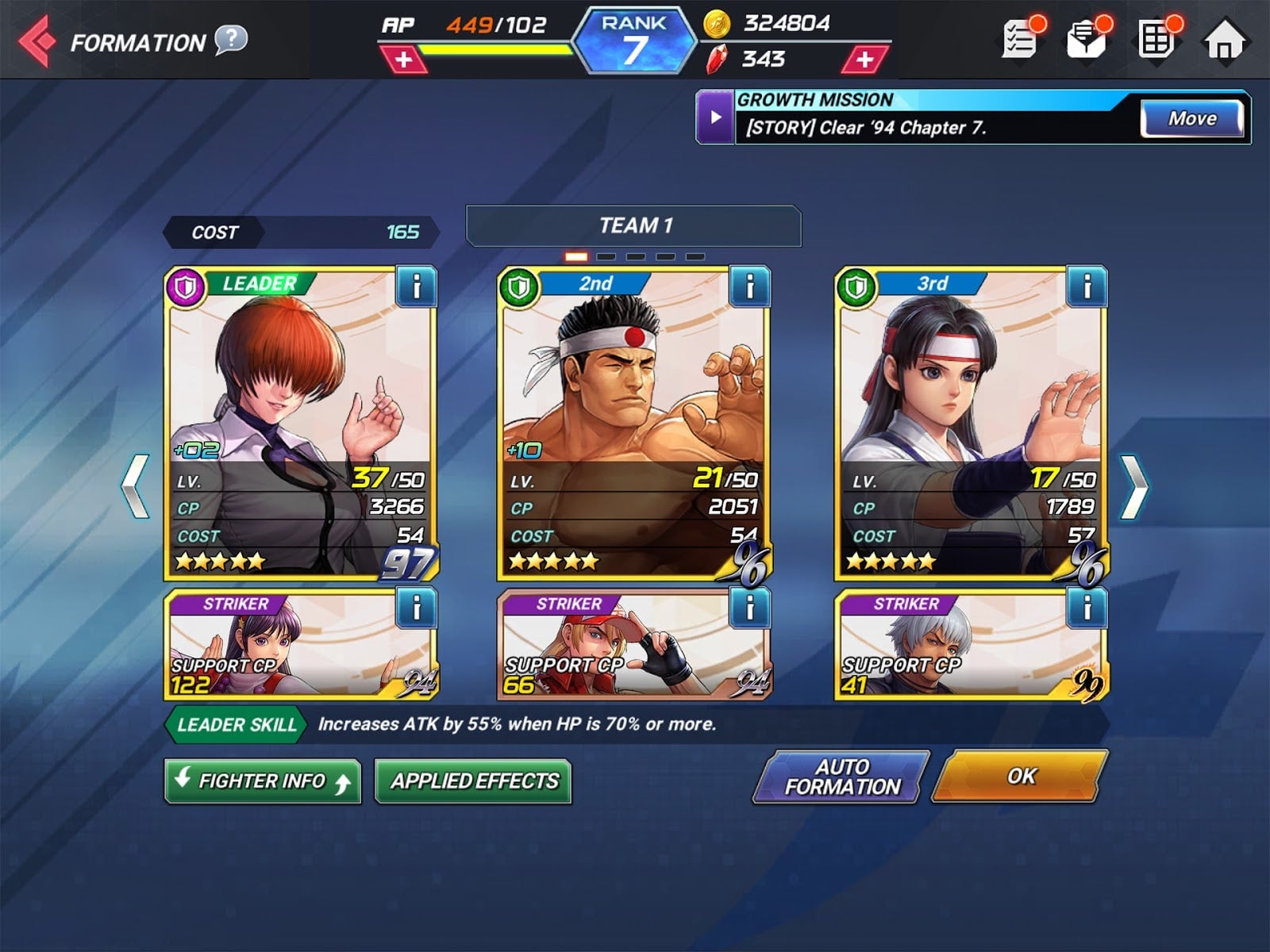Go back using the red arrow

(x=37, y=40)
